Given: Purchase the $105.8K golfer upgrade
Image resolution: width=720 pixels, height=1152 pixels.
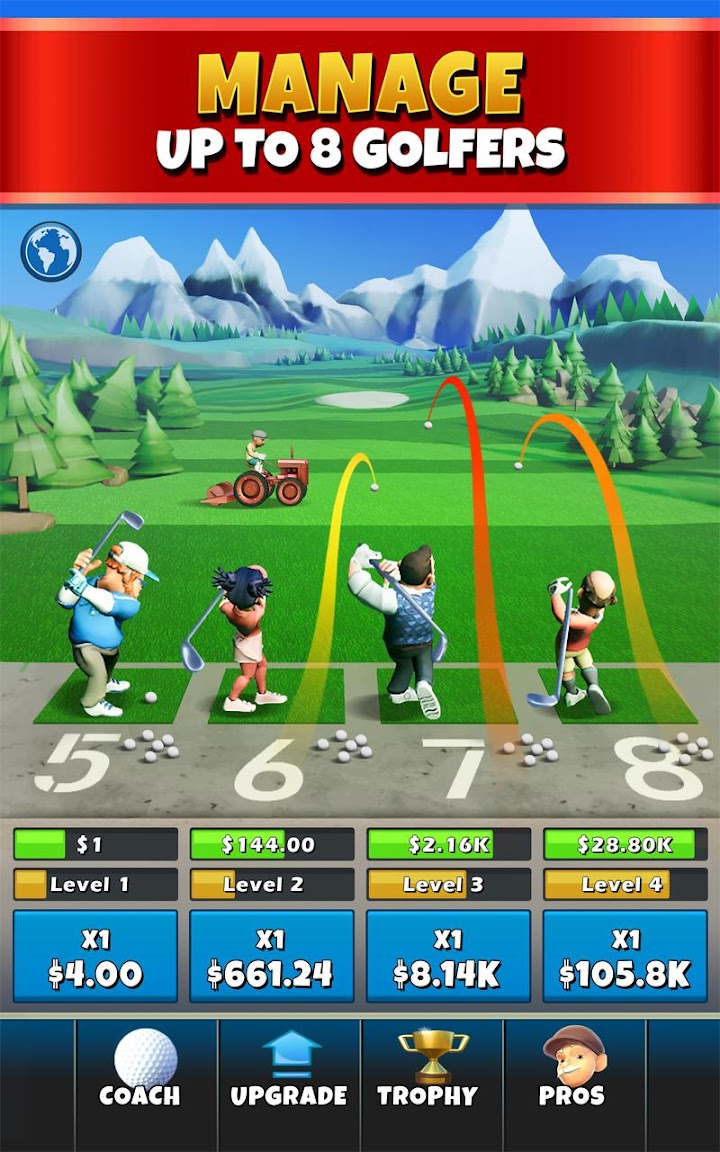Looking at the screenshot, I should coord(625,956).
